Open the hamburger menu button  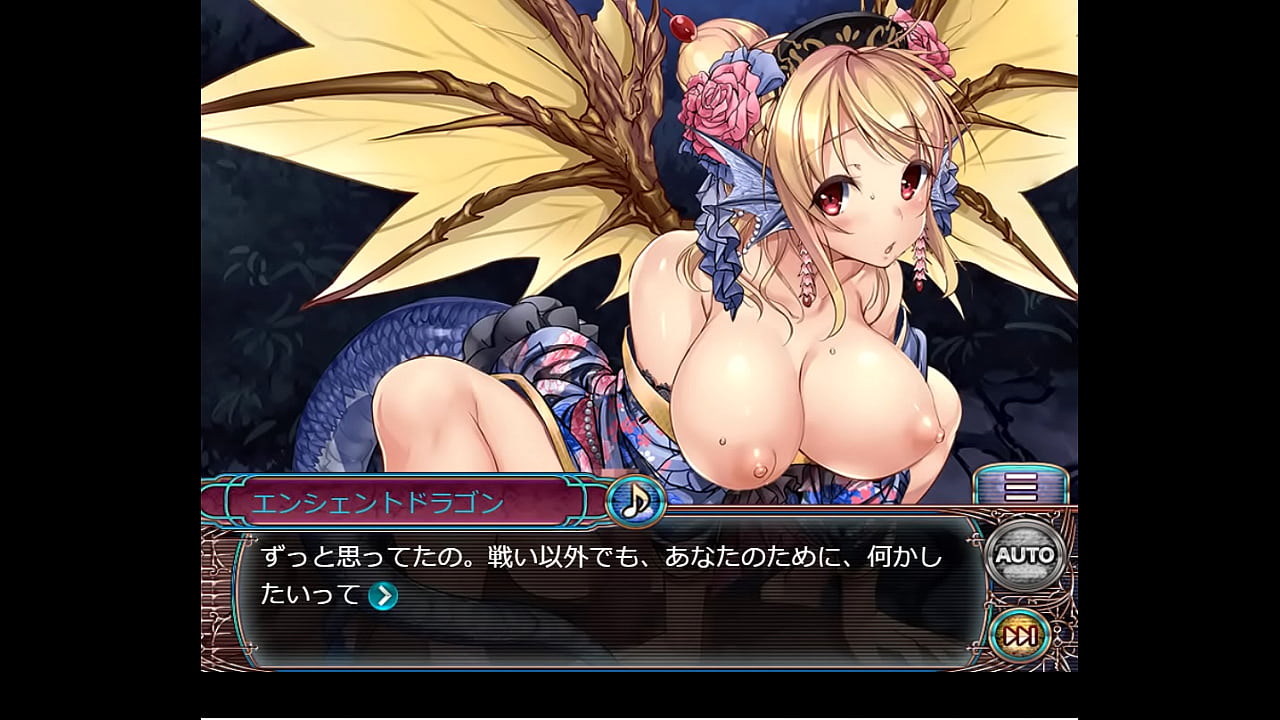1021,487
